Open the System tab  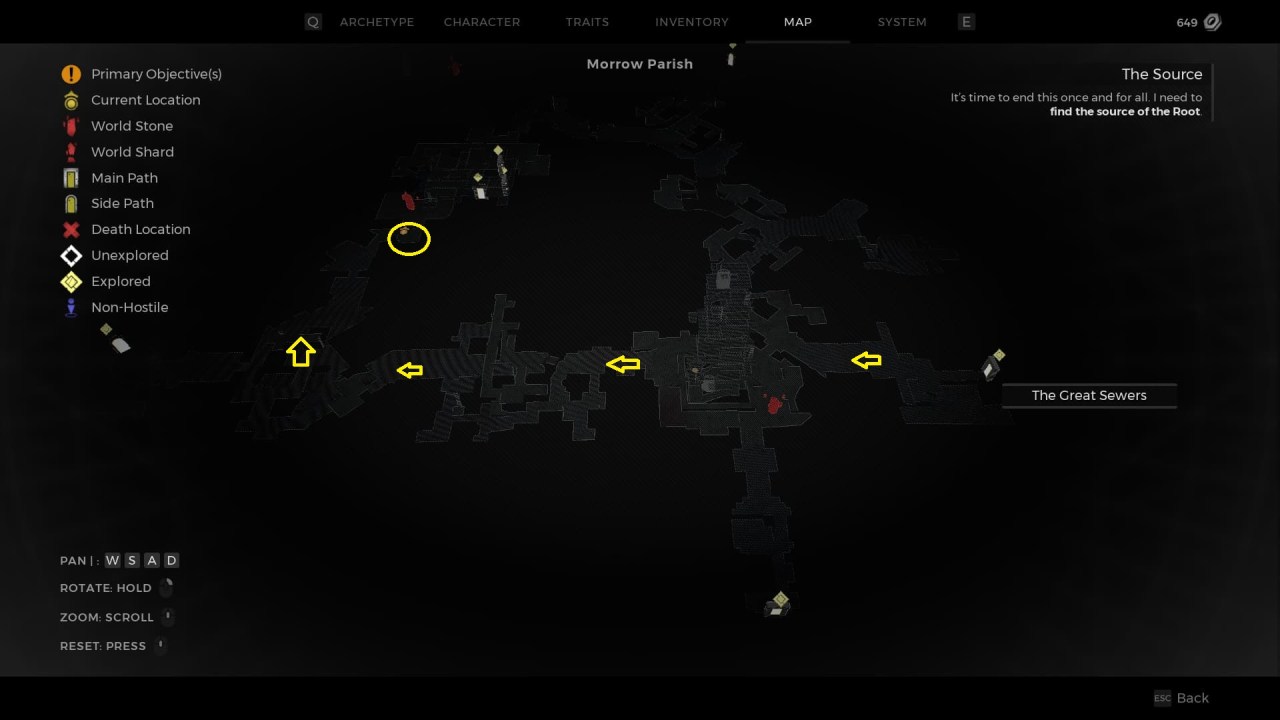(901, 21)
